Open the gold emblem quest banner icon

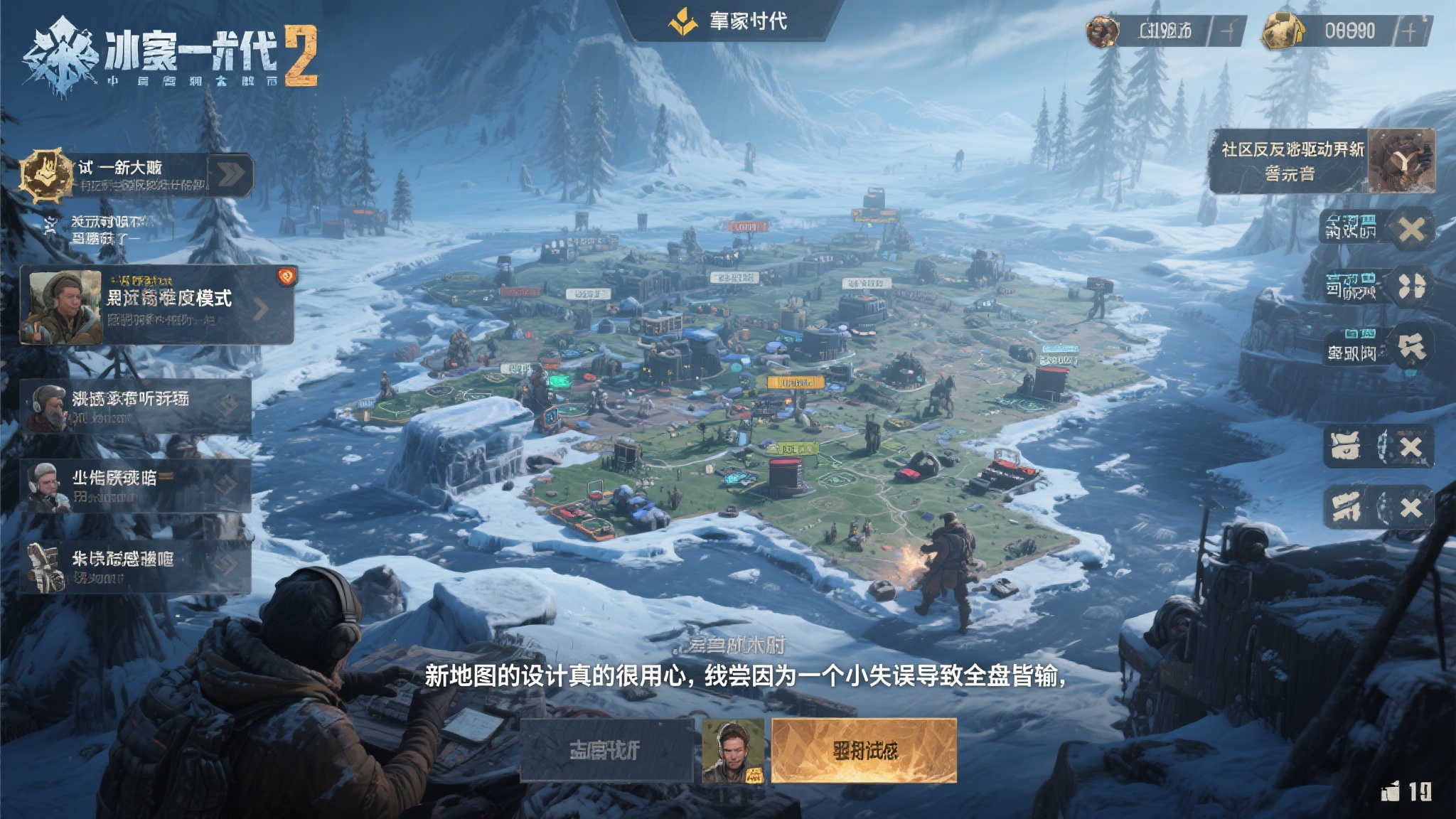[x=47, y=173]
